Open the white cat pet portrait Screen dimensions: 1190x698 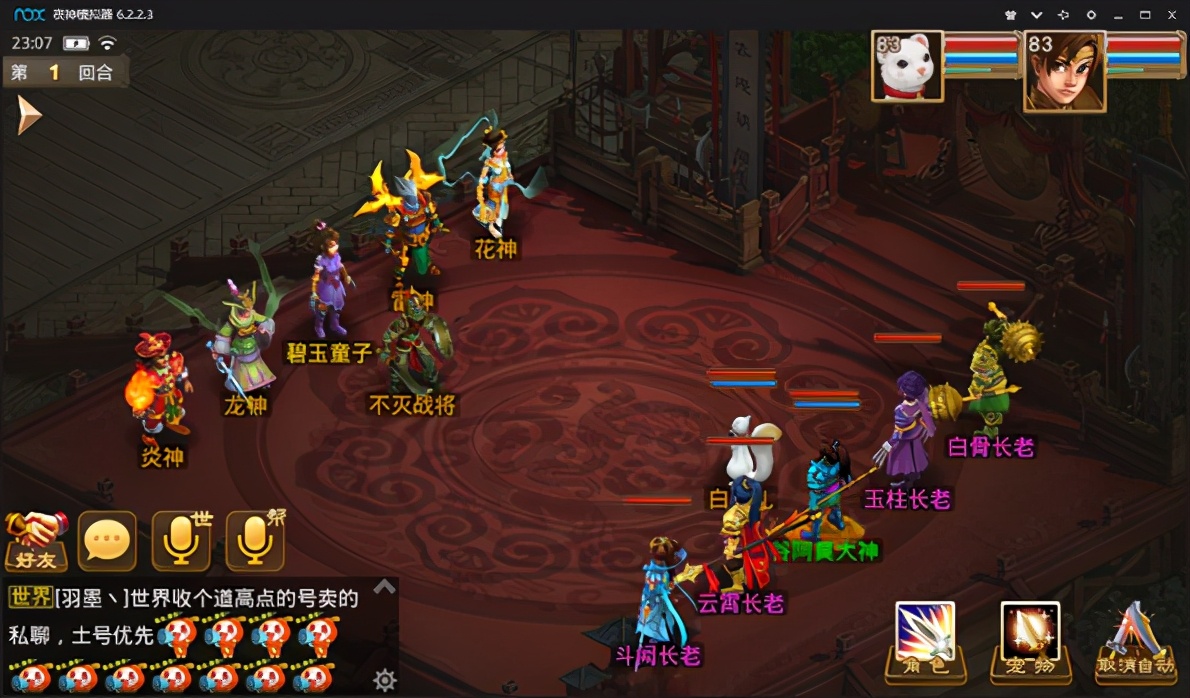908,66
